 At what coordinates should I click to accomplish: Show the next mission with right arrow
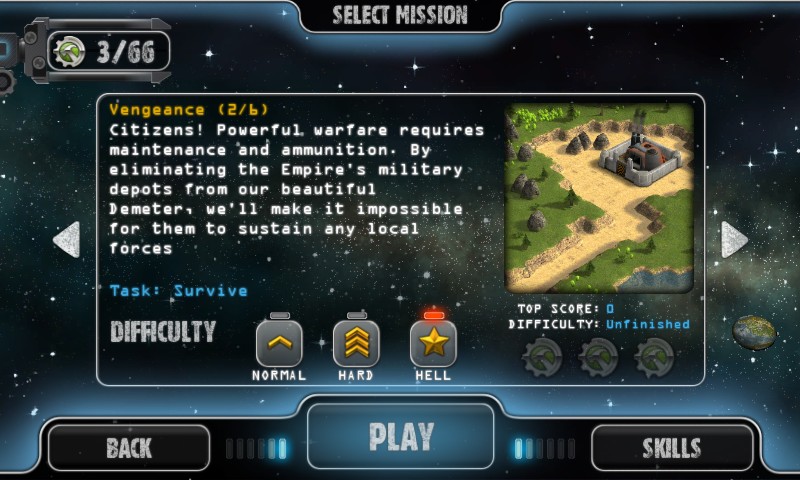734,240
